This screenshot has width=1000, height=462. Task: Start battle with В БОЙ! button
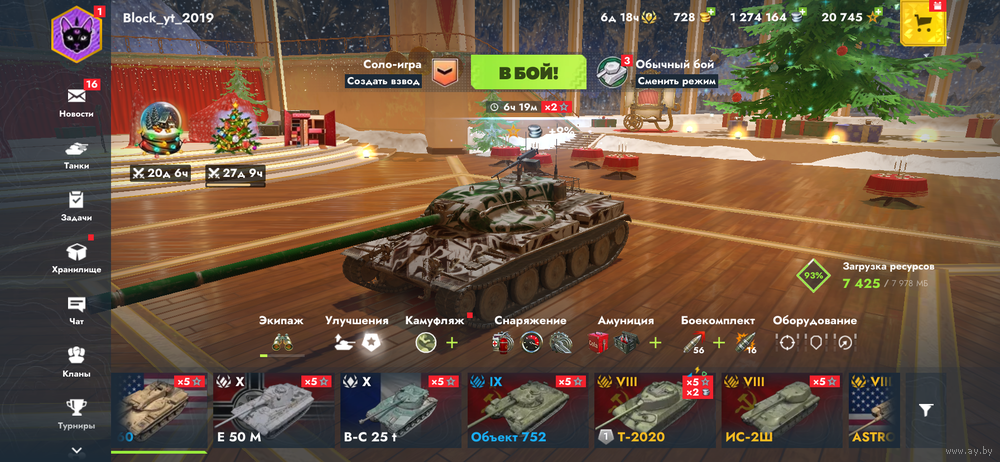[x=528, y=72]
